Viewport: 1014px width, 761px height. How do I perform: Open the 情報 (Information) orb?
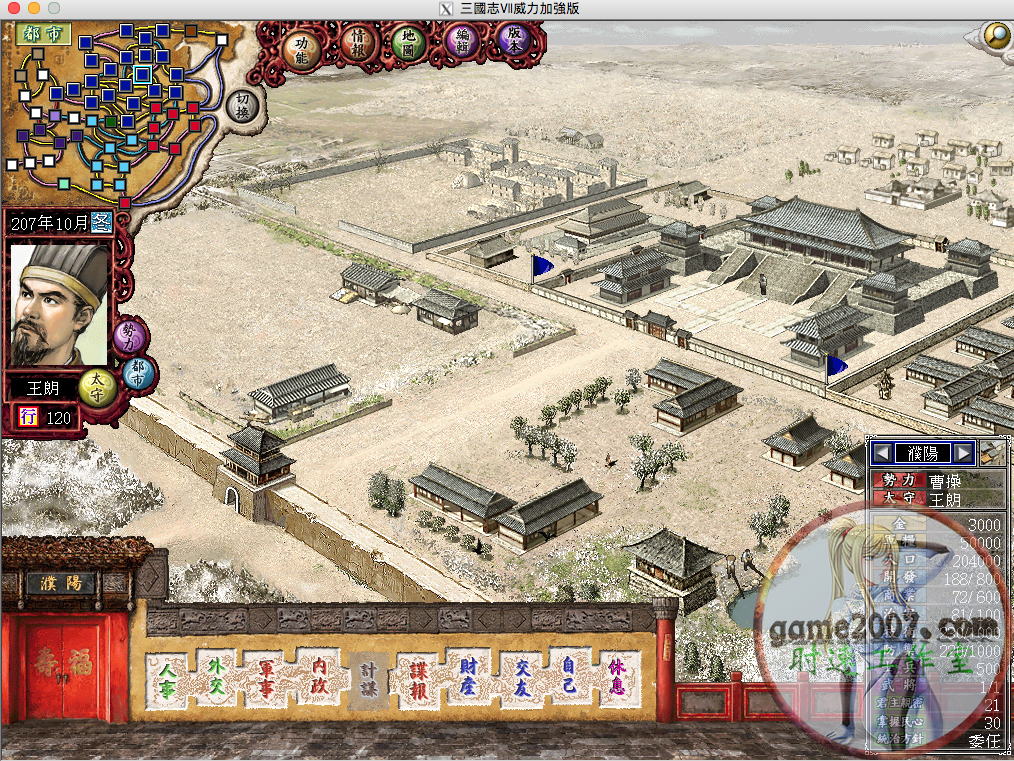coord(358,44)
